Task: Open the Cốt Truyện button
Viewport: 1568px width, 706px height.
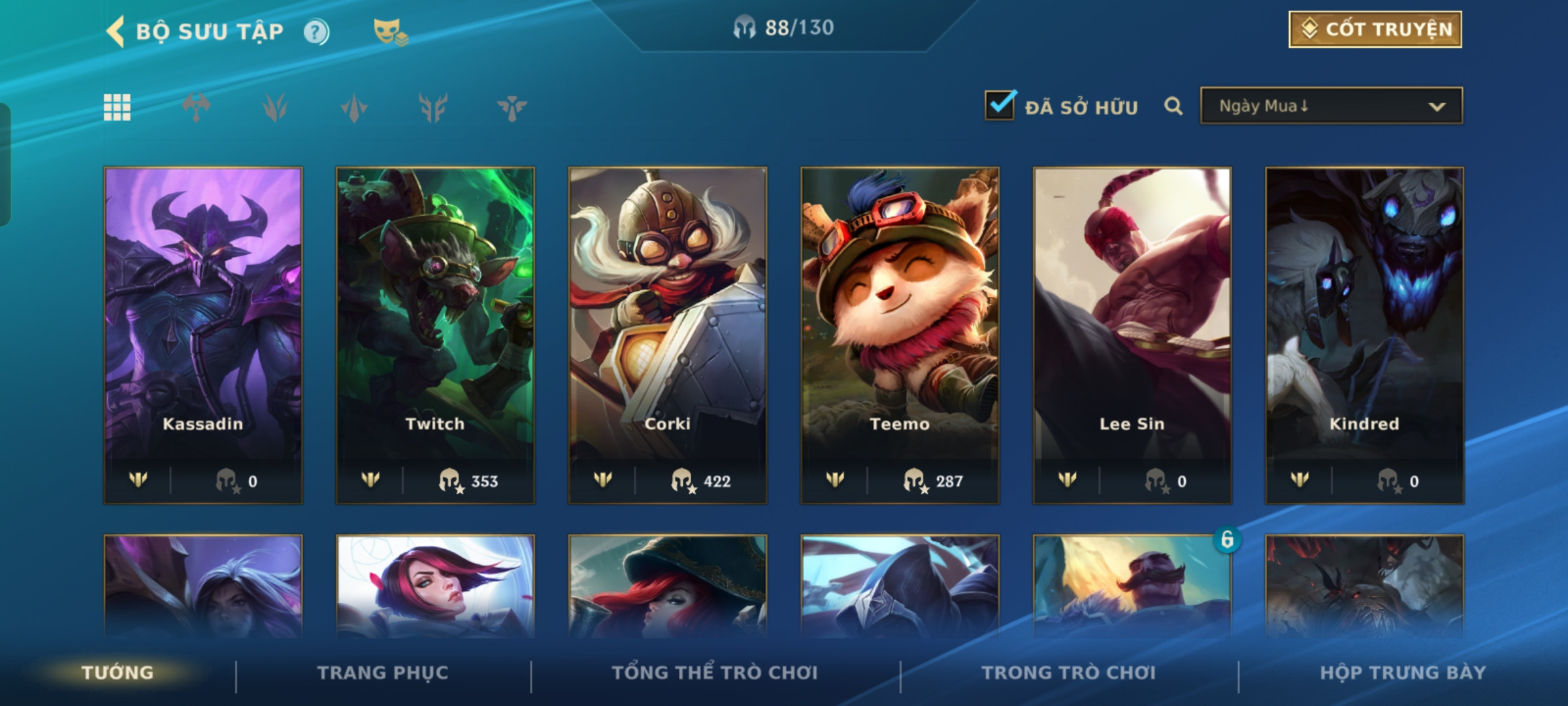Action: click(x=1375, y=29)
